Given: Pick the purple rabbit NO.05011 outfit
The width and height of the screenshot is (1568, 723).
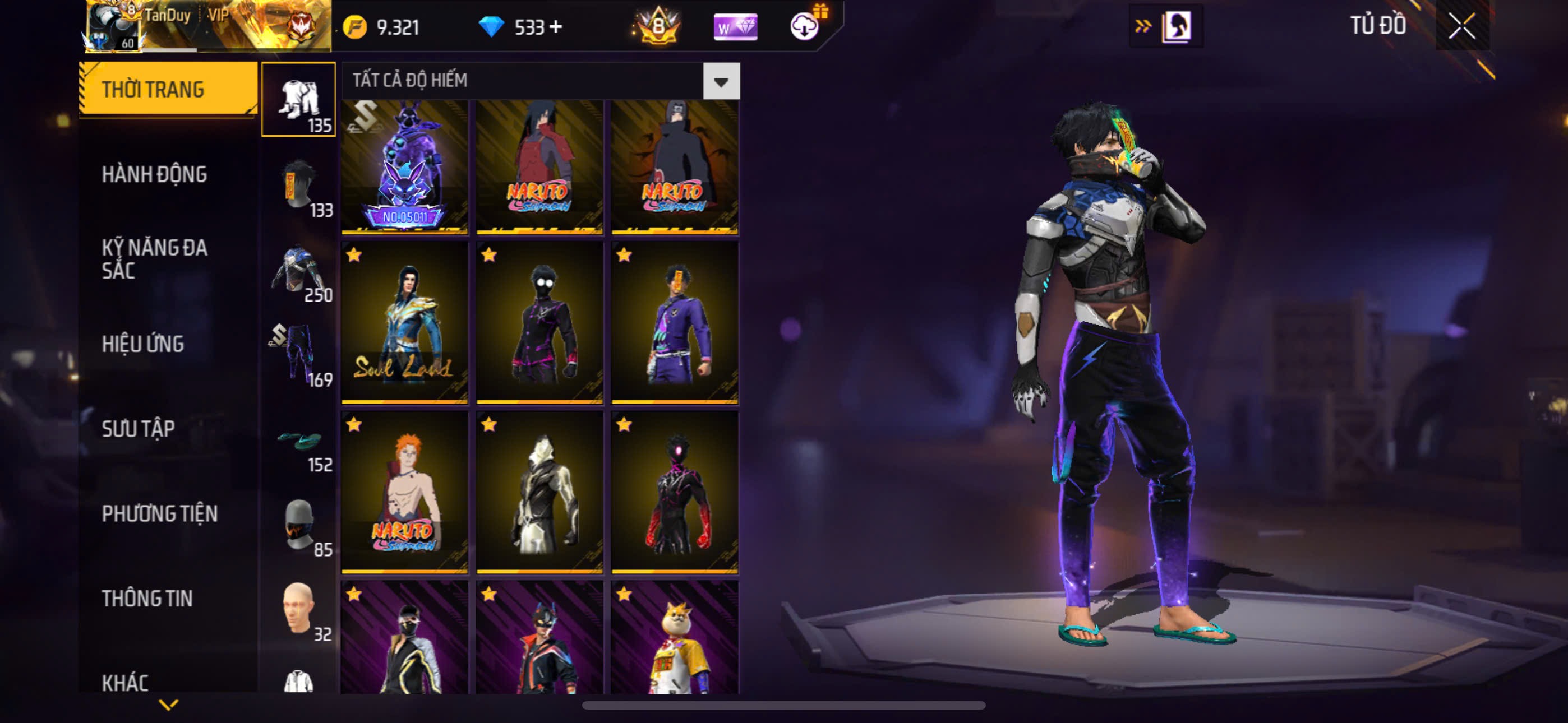Looking at the screenshot, I should tap(405, 166).
